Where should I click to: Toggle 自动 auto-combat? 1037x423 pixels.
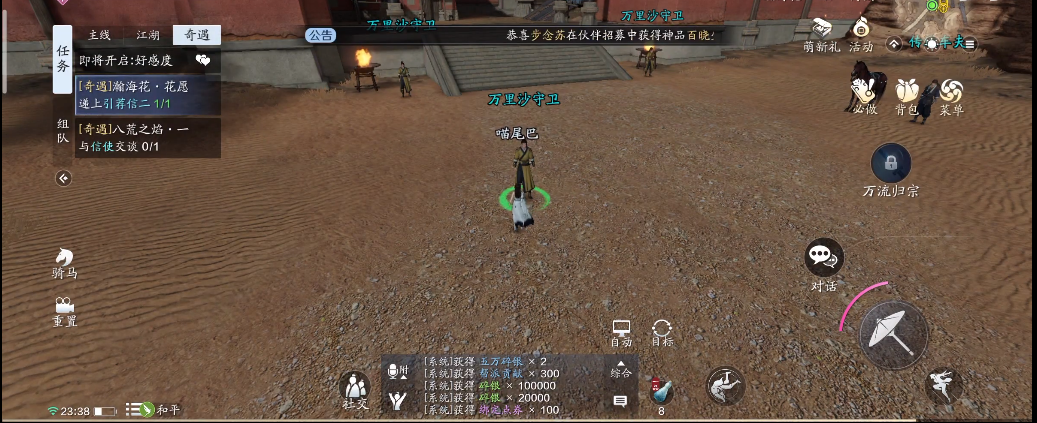621,334
